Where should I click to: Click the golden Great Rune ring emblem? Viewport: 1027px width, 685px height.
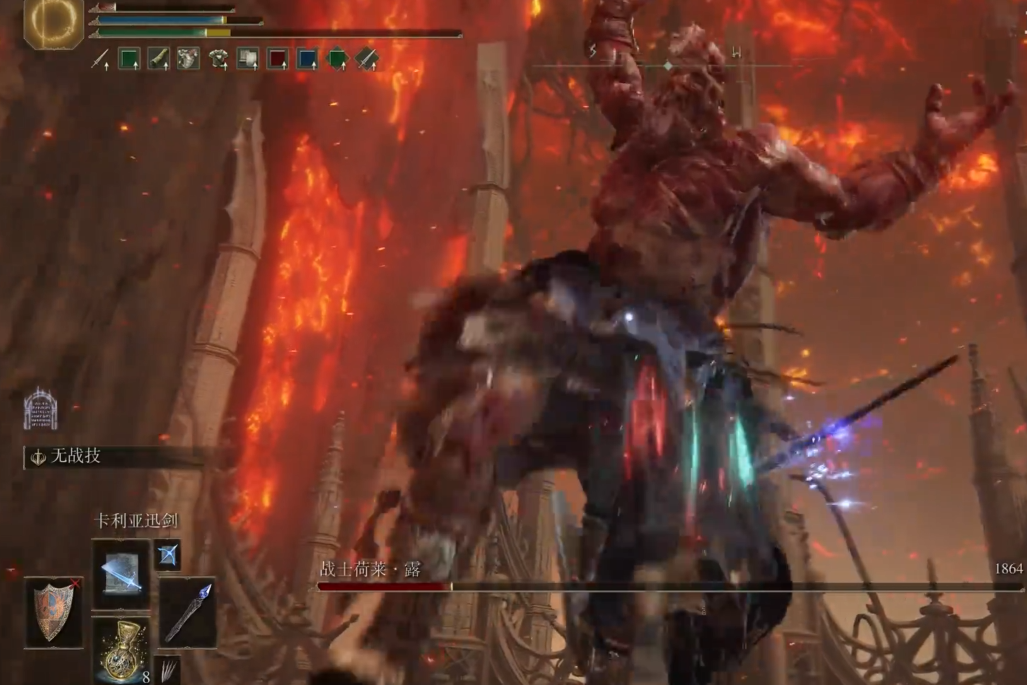pos(54,22)
